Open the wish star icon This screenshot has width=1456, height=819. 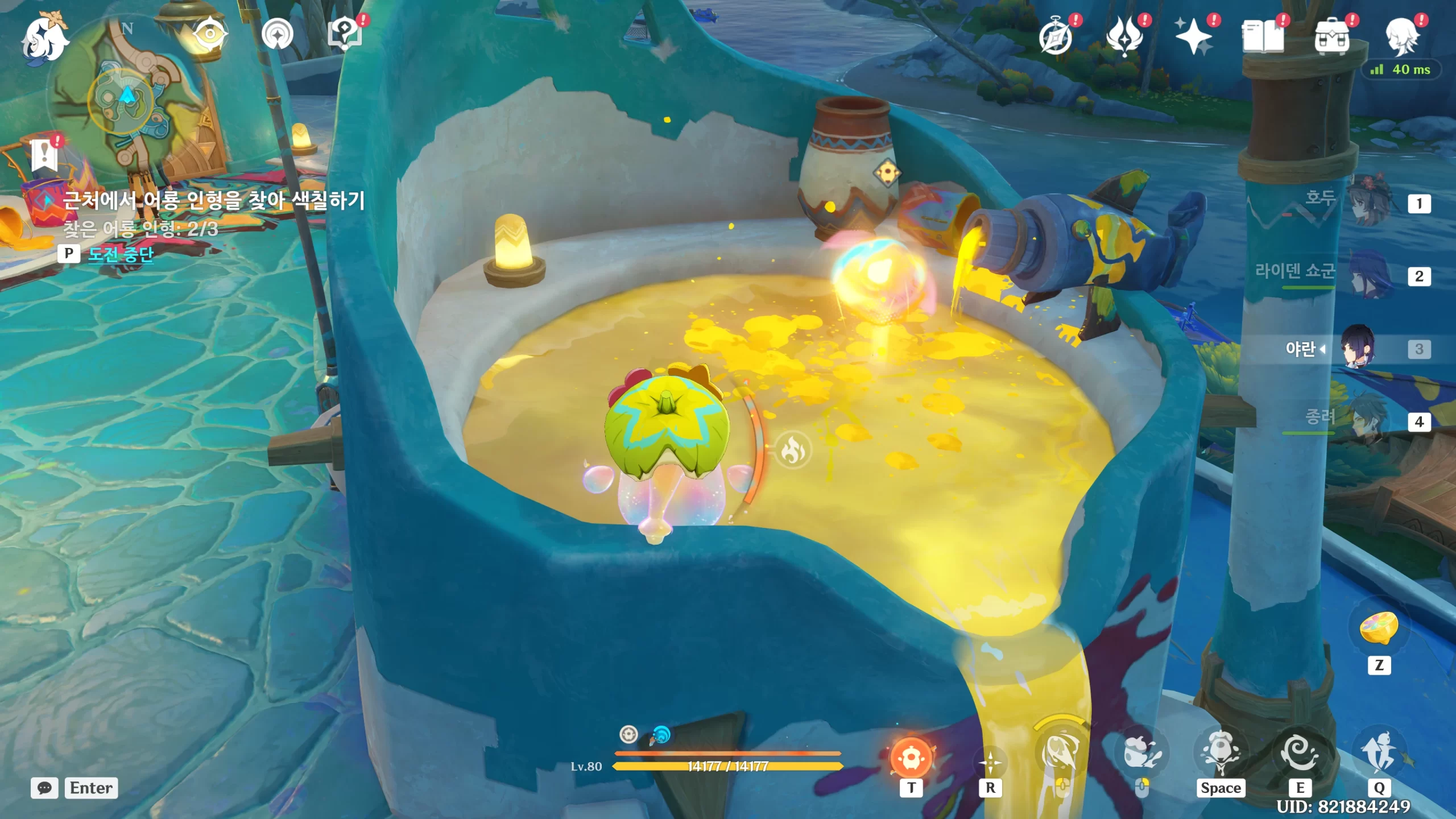click(x=1193, y=36)
